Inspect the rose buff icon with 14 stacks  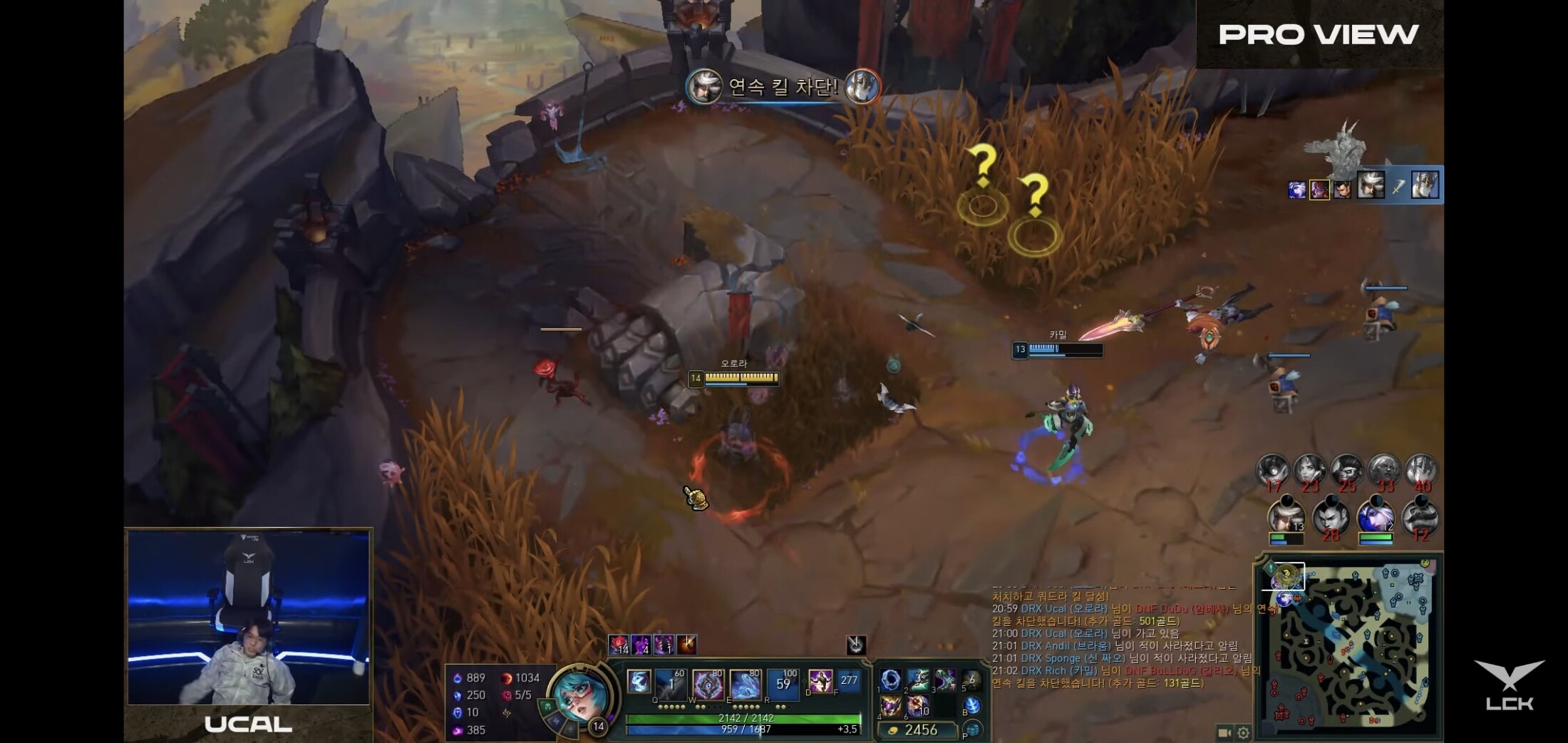click(x=619, y=645)
